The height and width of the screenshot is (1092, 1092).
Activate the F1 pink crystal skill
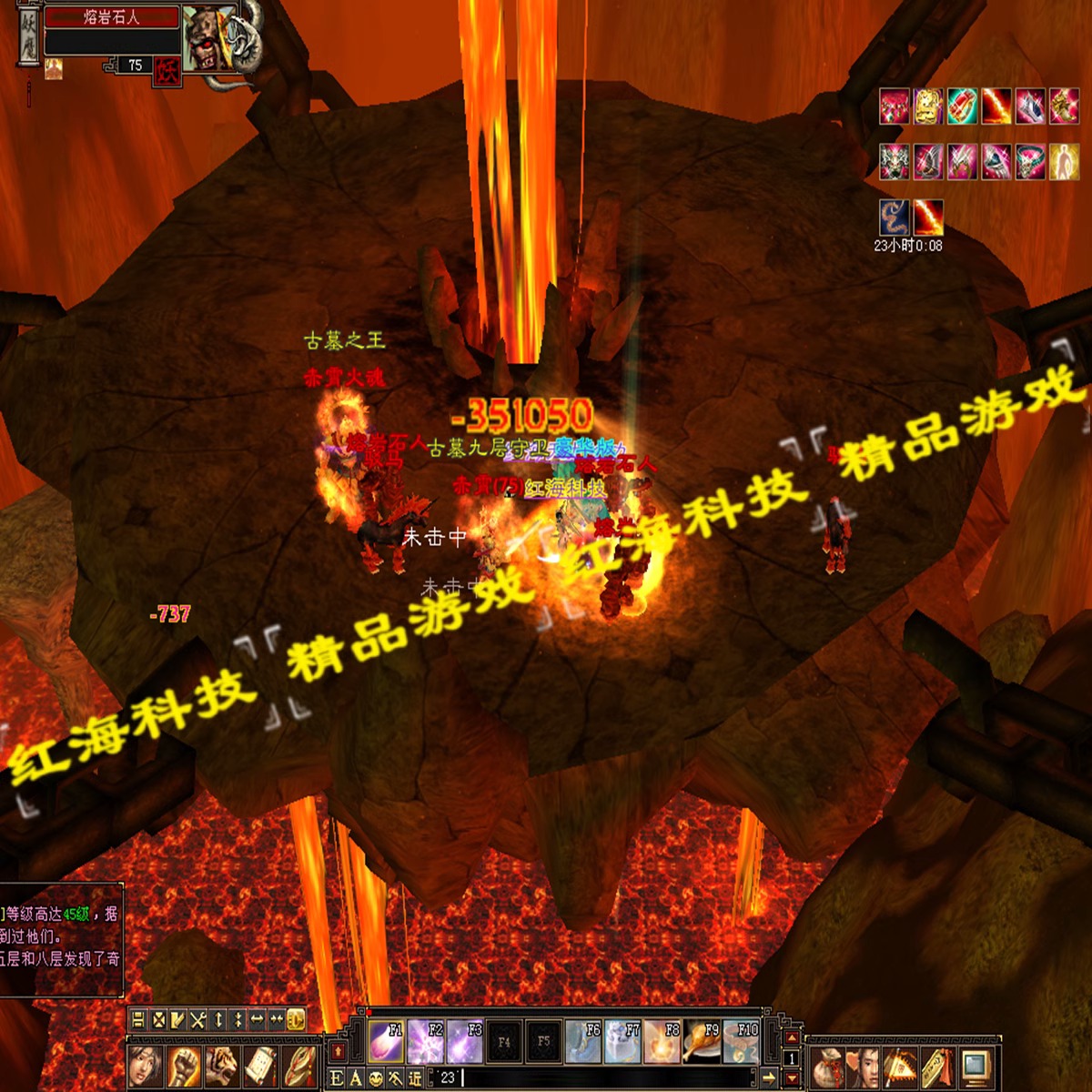385,1041
